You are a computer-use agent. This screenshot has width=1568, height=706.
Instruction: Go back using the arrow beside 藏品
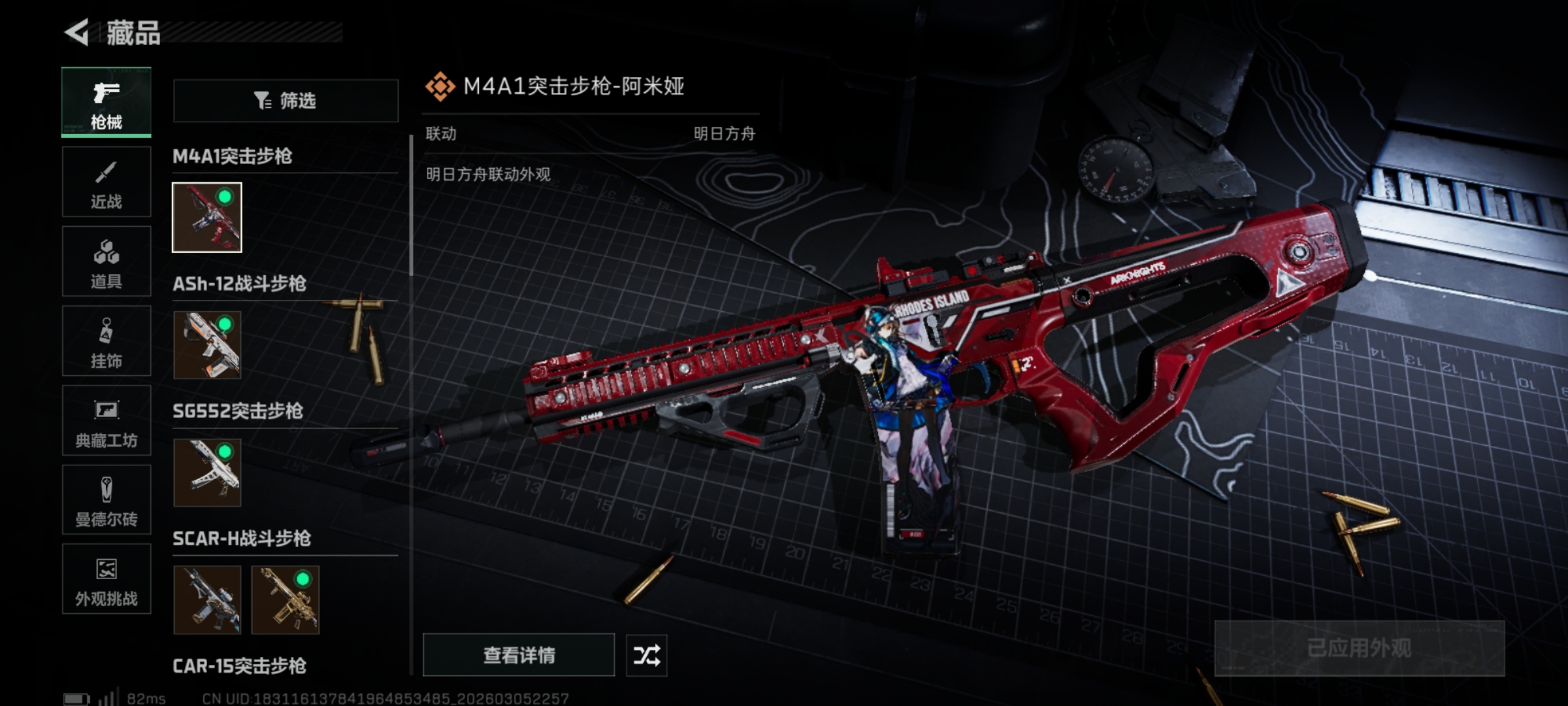pos(77,33)
